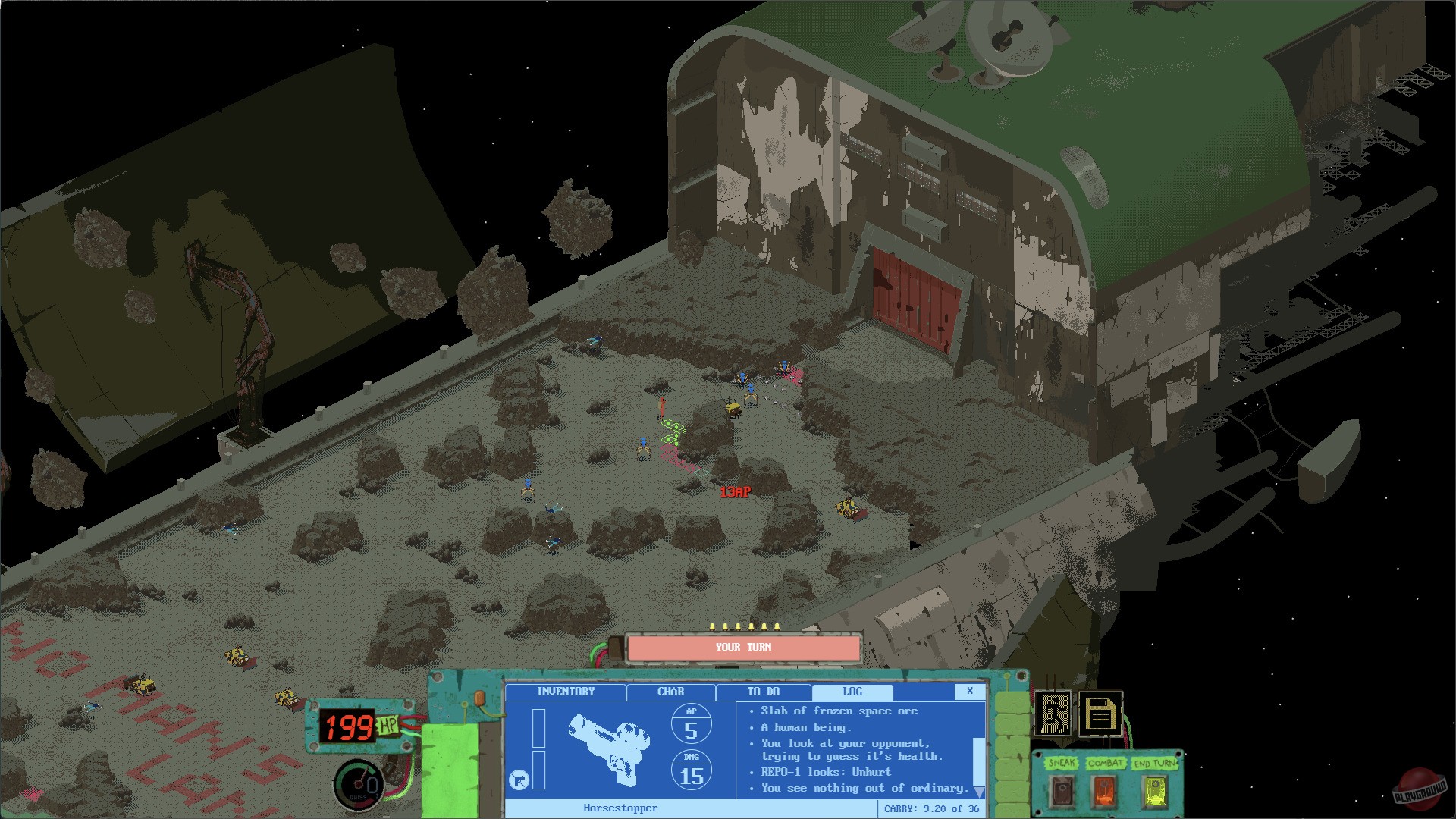The height and width of the screenshot is (819, 1456).
Task: Flip the END TURN switch
Action: click(1155, 791)
